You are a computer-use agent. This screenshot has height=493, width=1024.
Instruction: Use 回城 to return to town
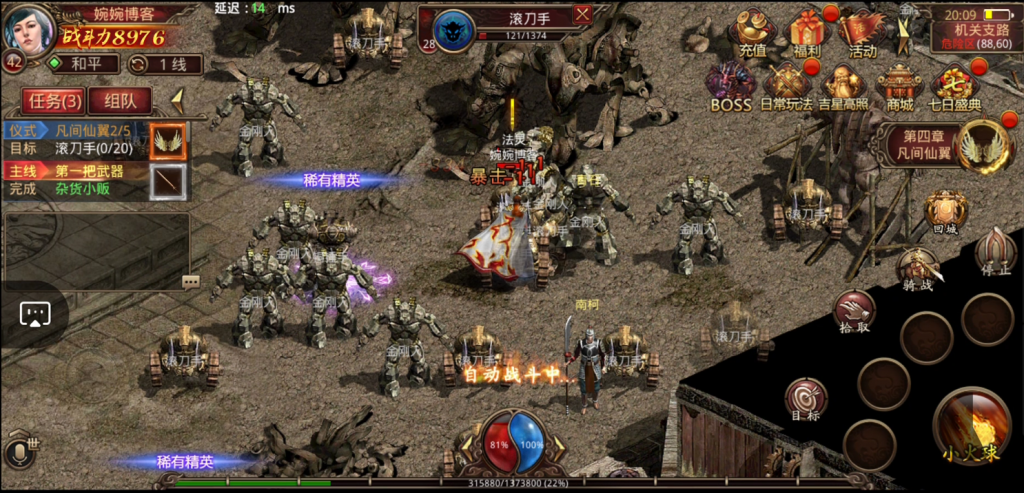(945, 212)
